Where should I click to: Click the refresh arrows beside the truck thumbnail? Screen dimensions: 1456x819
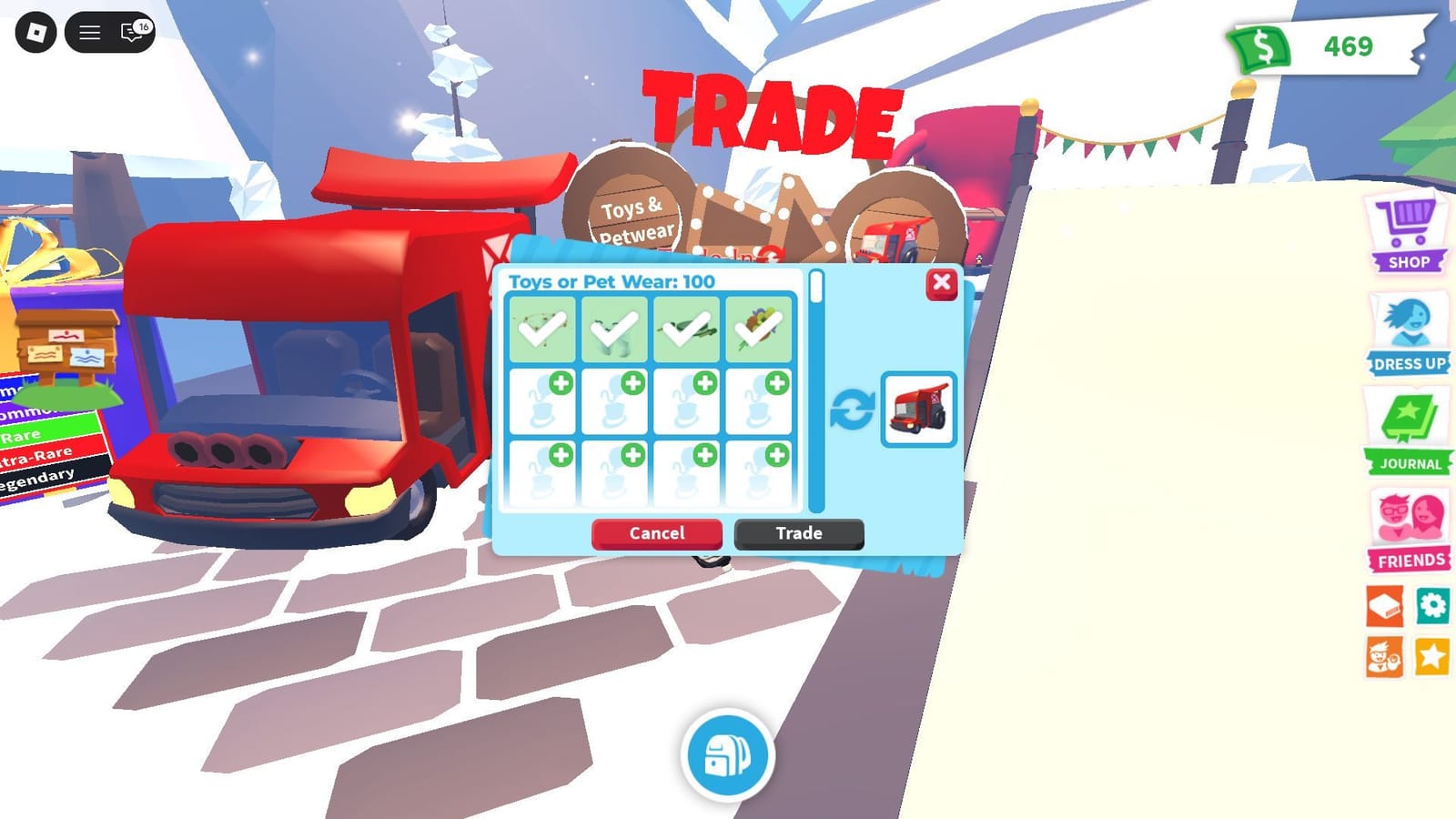(x=854, y=407)
